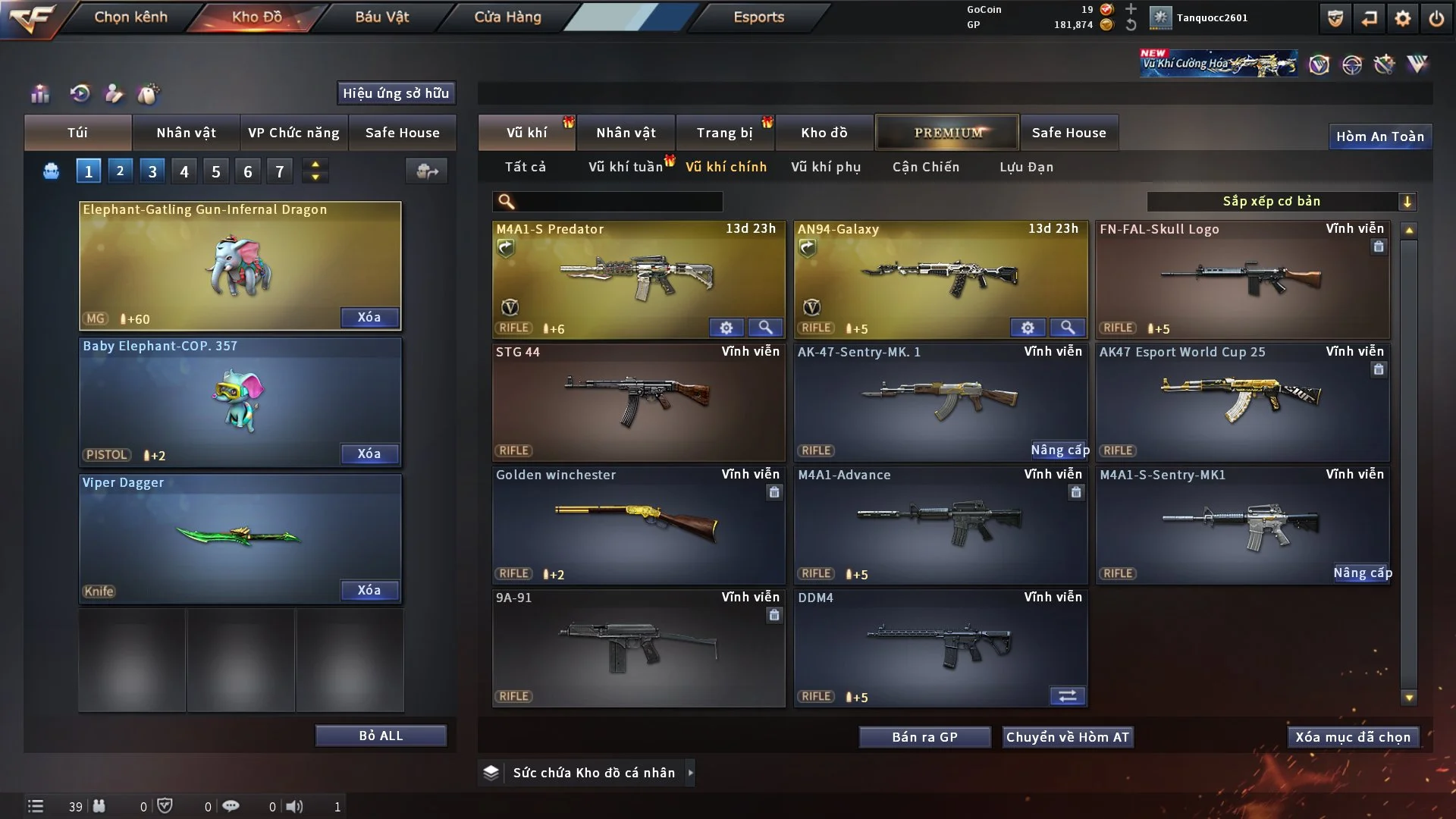
Task: Remove the Viper Dagger with Xóa
Action: 369,590
